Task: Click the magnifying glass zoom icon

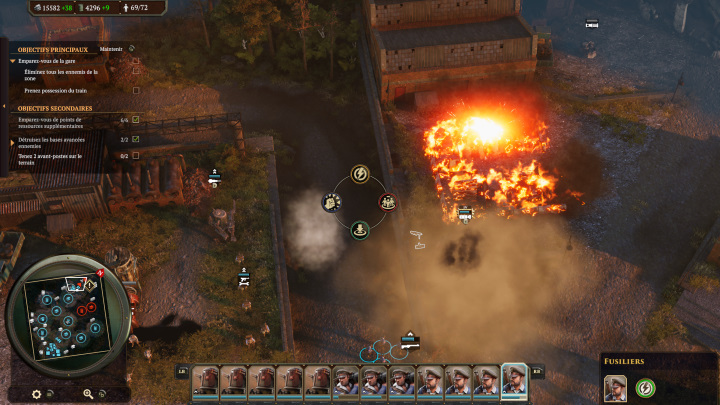Action: 89,394
